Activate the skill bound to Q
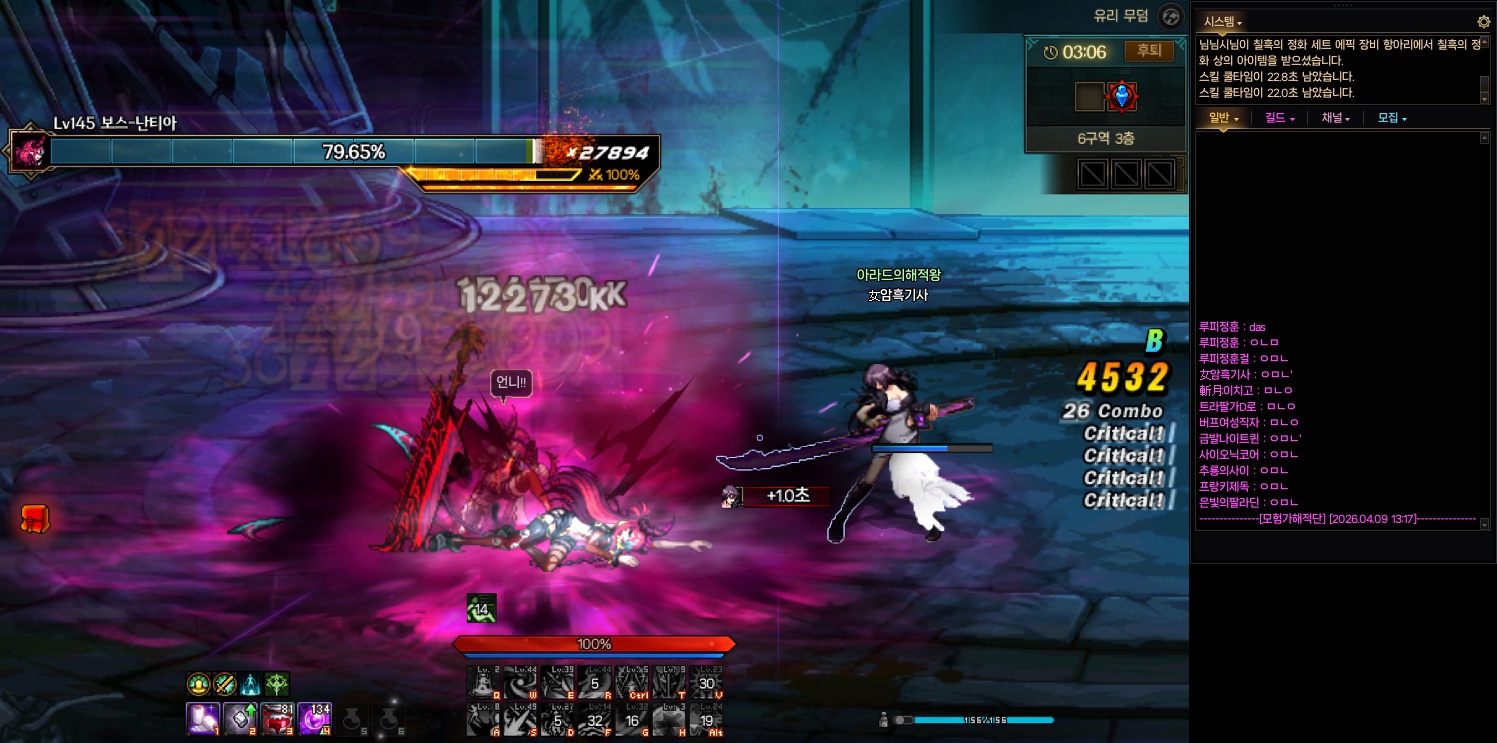 [x=483, y=682]
